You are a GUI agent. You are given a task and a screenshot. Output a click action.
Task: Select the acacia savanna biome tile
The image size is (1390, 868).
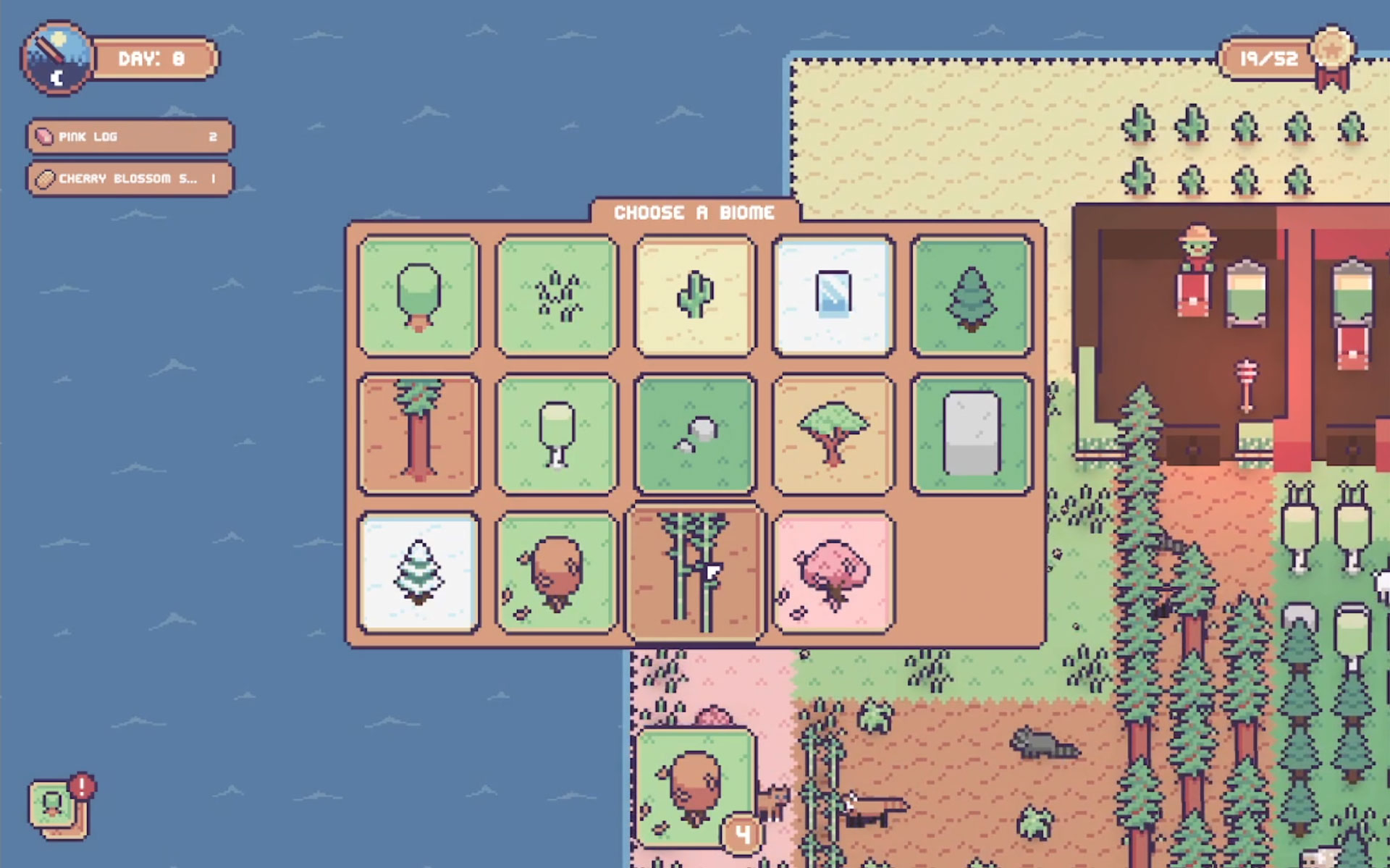click(x=833, y=434)
